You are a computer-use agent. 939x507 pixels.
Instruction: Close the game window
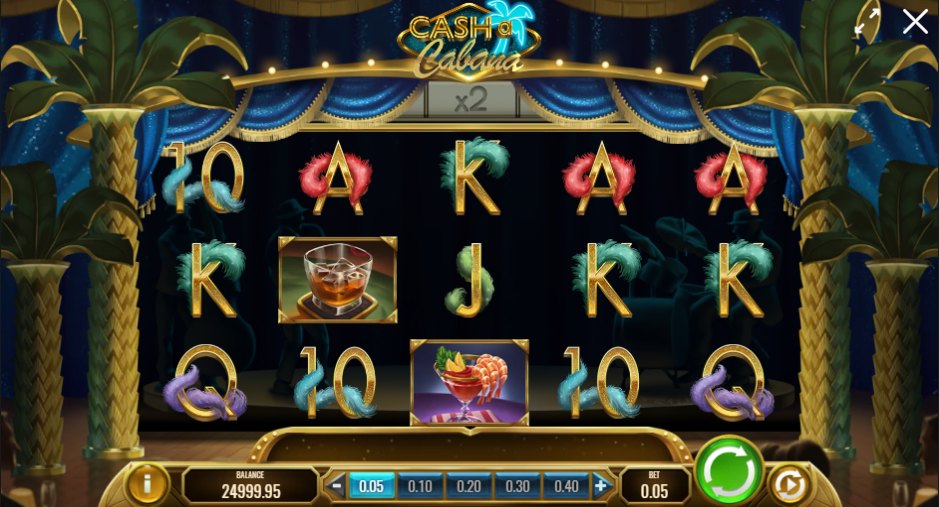[x=915, y=22]
